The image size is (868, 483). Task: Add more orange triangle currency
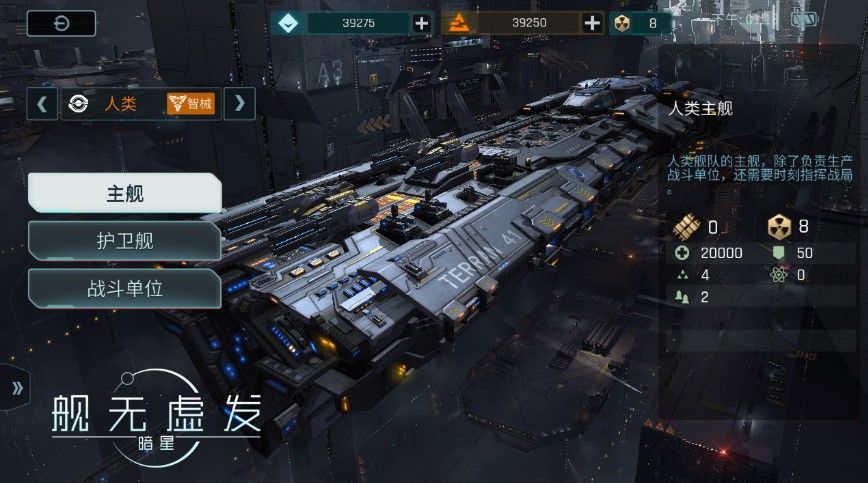(593, 23)
